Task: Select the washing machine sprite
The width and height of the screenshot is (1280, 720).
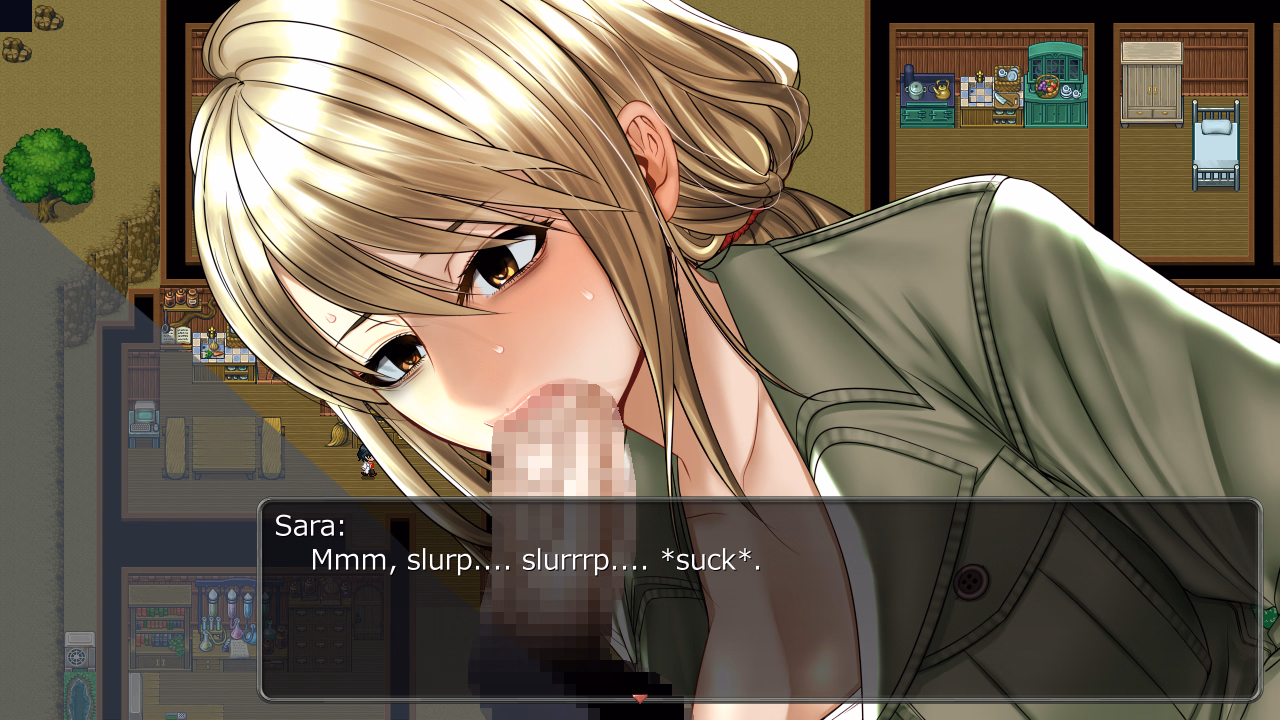Action: tap(79, 653)
